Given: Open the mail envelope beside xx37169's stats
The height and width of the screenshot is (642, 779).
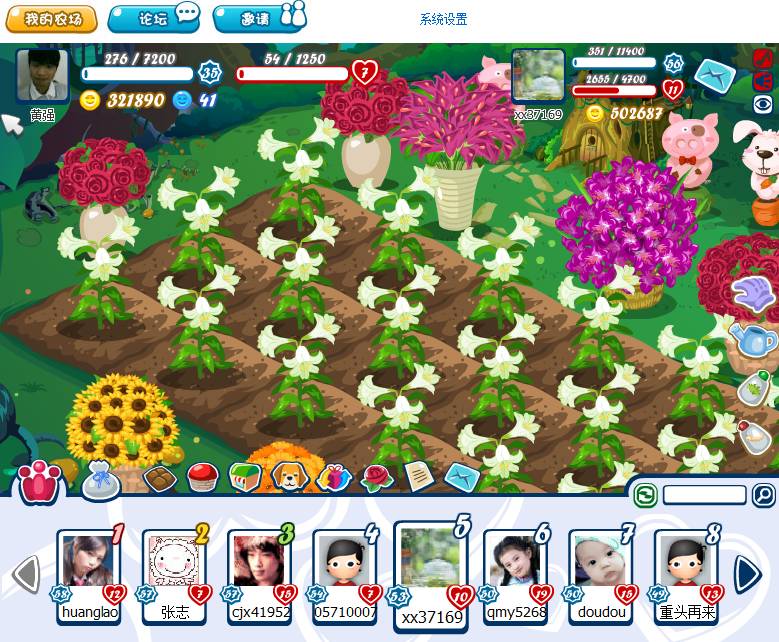Looking at the screenshot, I should [x=714, y=75].
